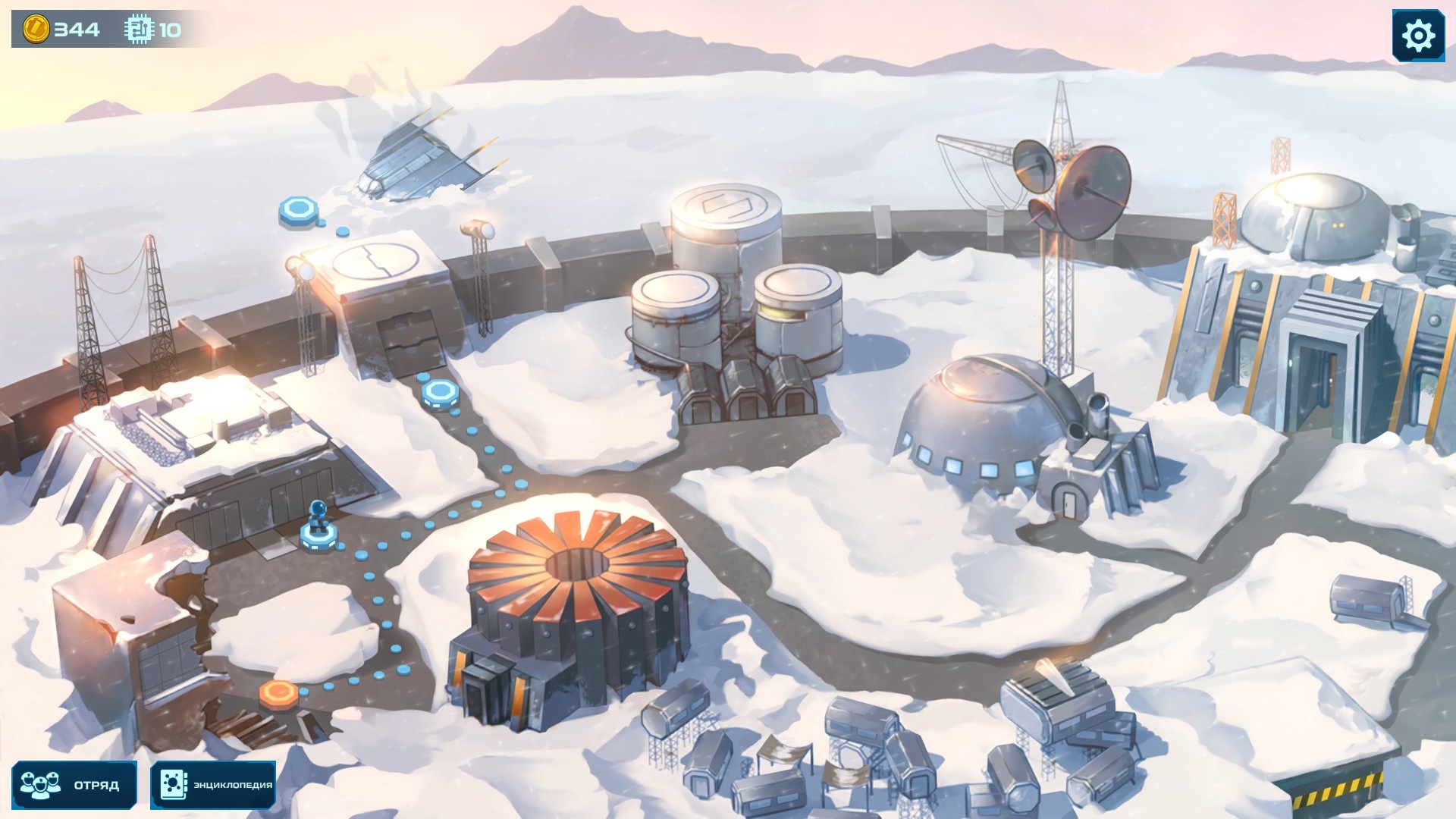
Task: Select the level node with the robot
Action: tap(318, 533)
